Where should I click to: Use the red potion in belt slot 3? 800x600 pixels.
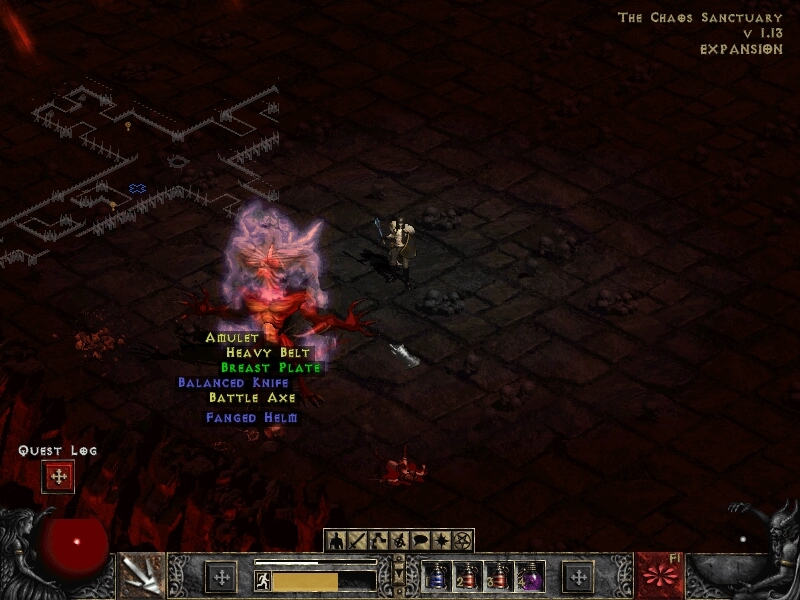coord(498,577)
